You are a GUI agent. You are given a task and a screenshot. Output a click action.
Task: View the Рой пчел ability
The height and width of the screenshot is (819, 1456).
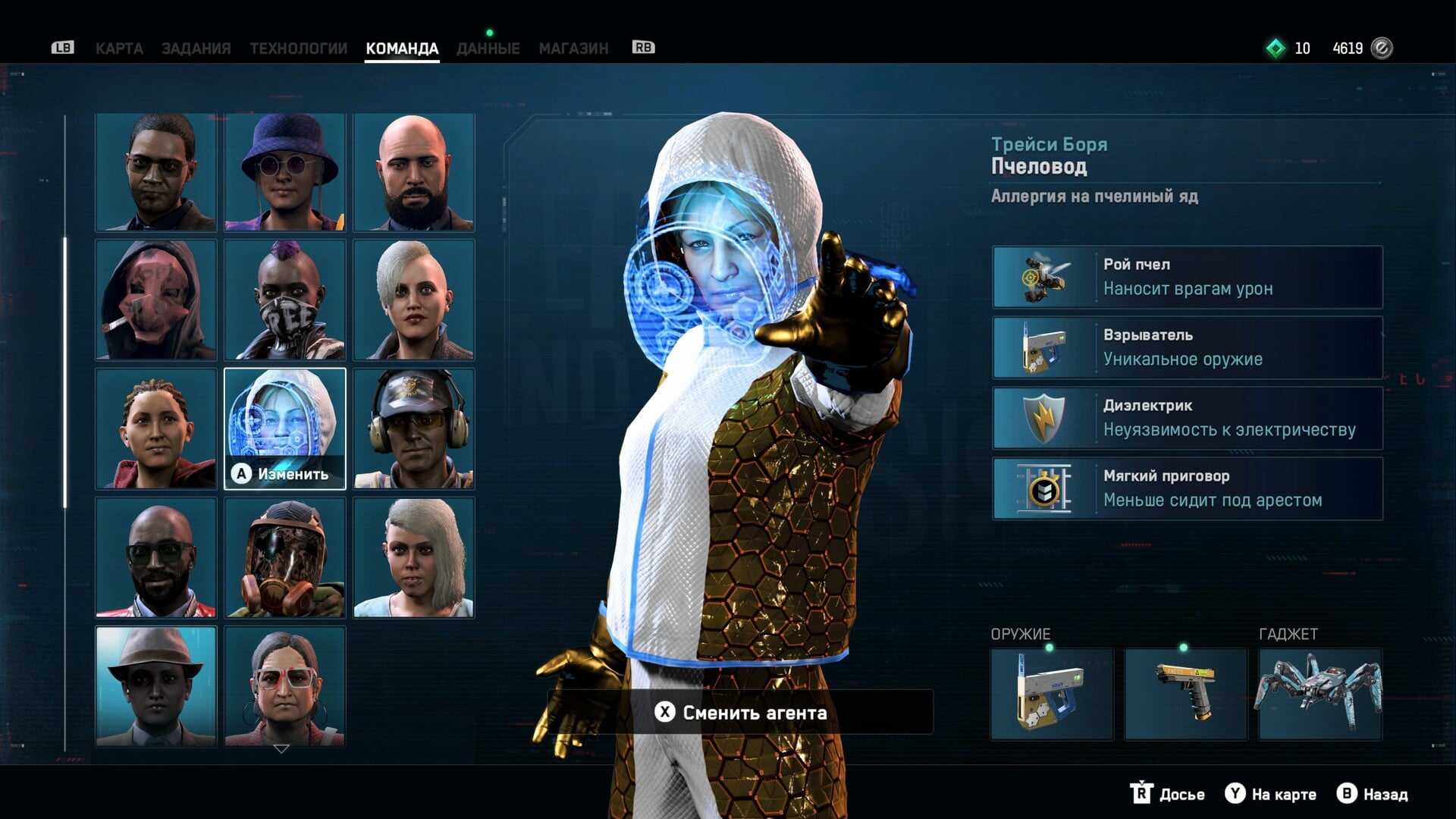pos(1188,277)
